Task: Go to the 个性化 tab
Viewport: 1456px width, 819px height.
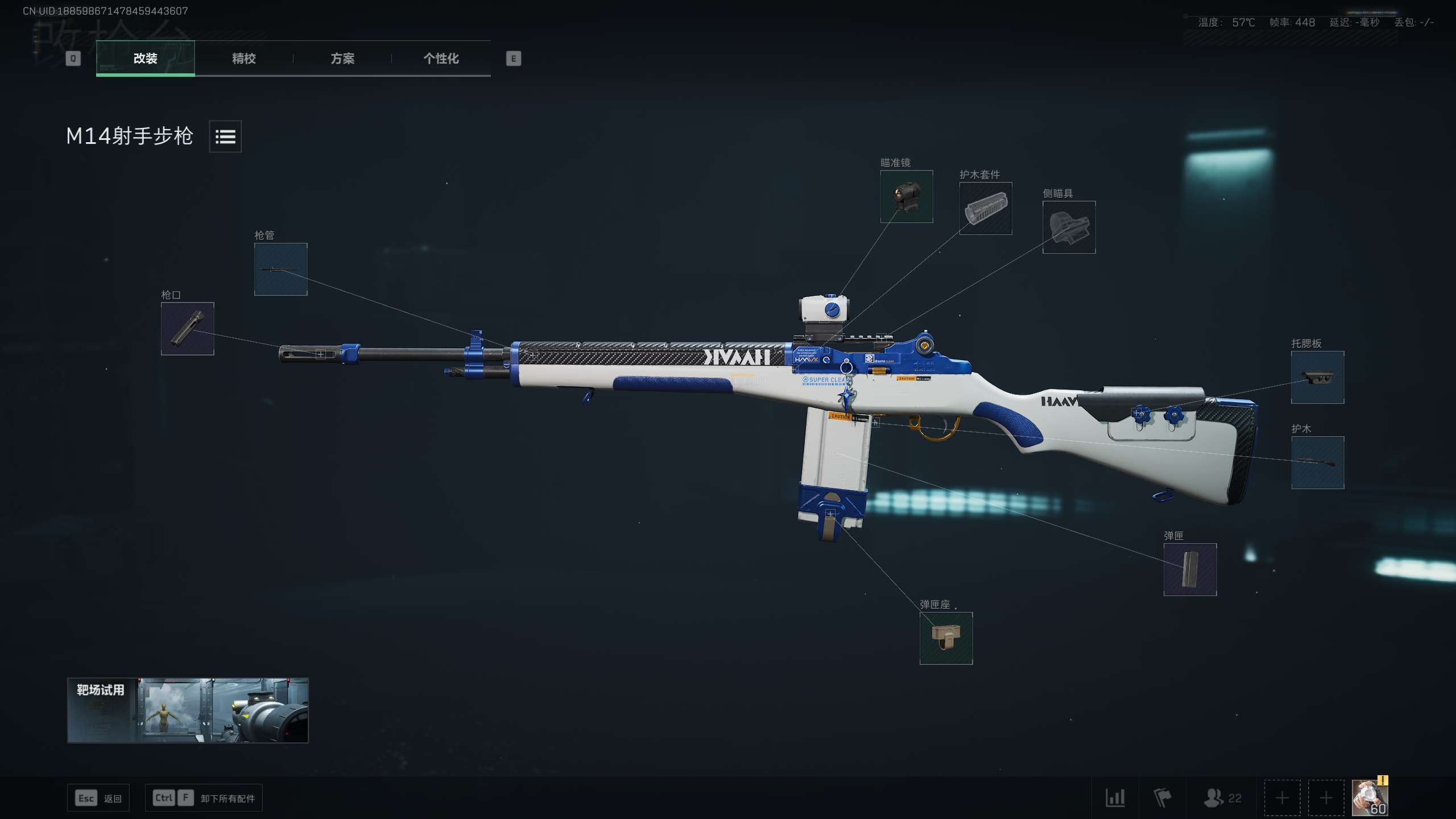Action: pyautogui.click(x=441, y=58)
